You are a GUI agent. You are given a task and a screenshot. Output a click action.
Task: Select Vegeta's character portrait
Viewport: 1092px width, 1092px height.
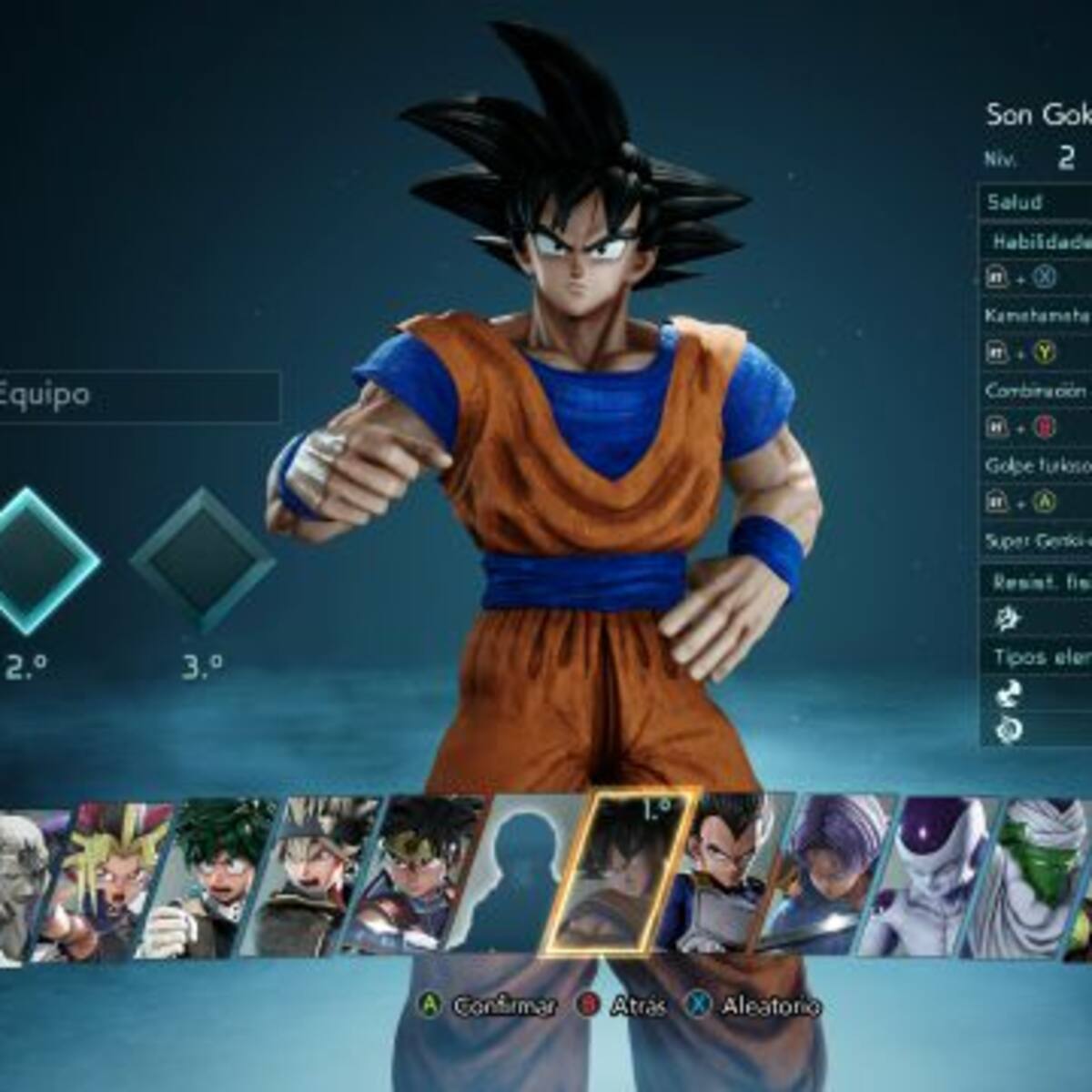(731, 876)
